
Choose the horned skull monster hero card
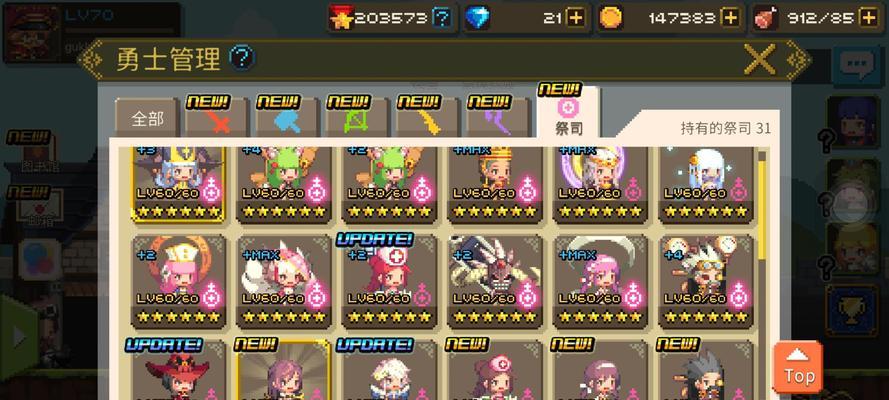click(x=493, y=281)
